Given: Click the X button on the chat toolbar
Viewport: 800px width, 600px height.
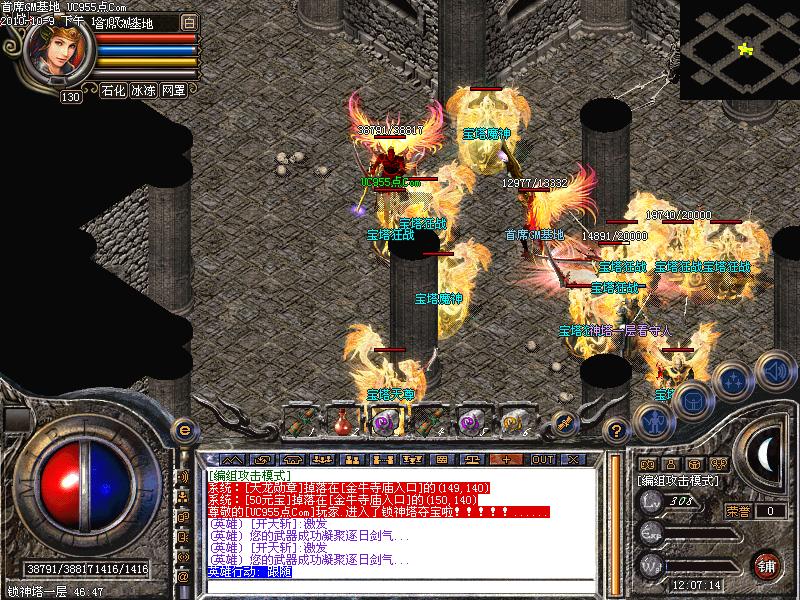Looking at the screenshot, I should coord(573,459).
